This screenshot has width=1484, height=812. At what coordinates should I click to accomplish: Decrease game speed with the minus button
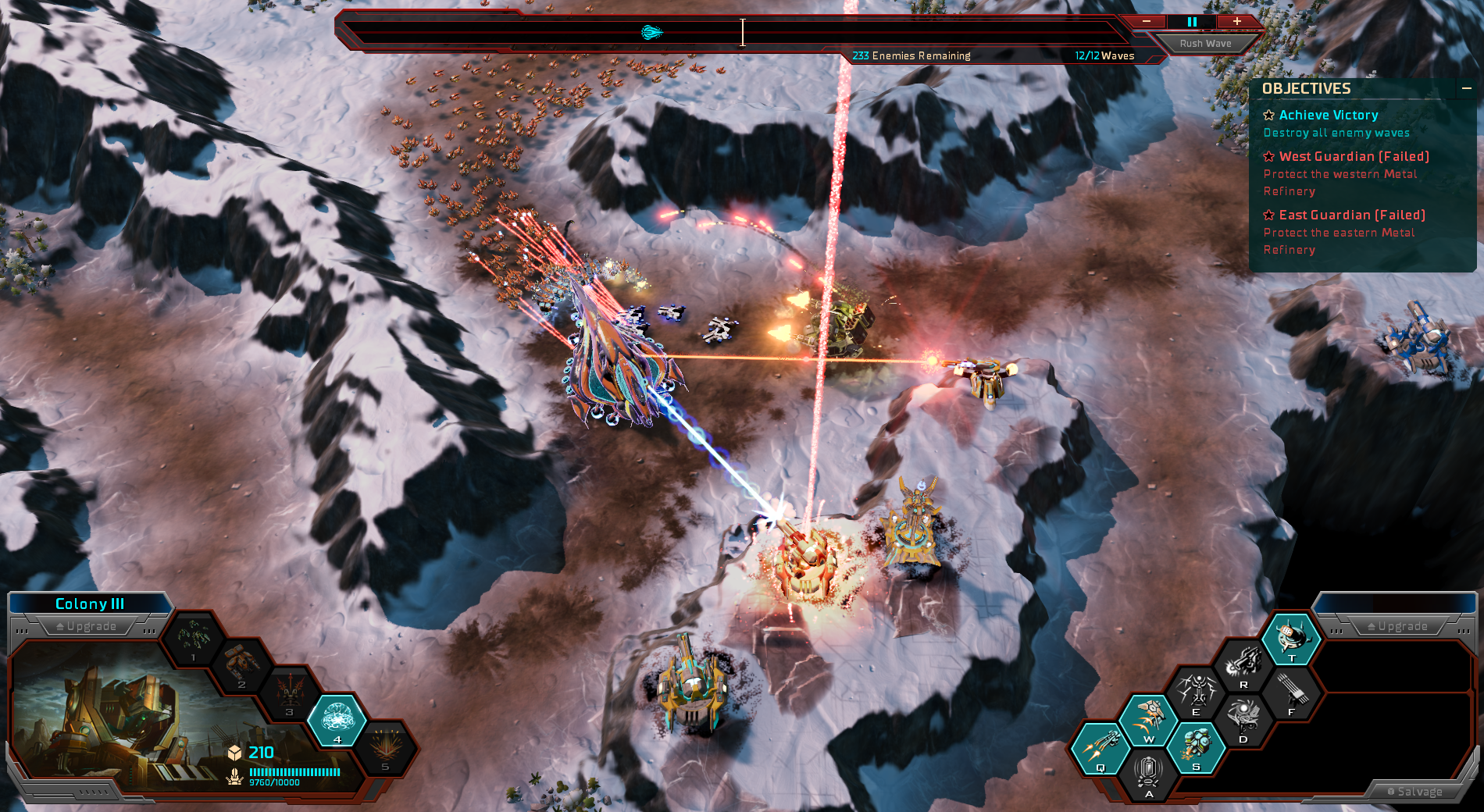point(1146,22)
